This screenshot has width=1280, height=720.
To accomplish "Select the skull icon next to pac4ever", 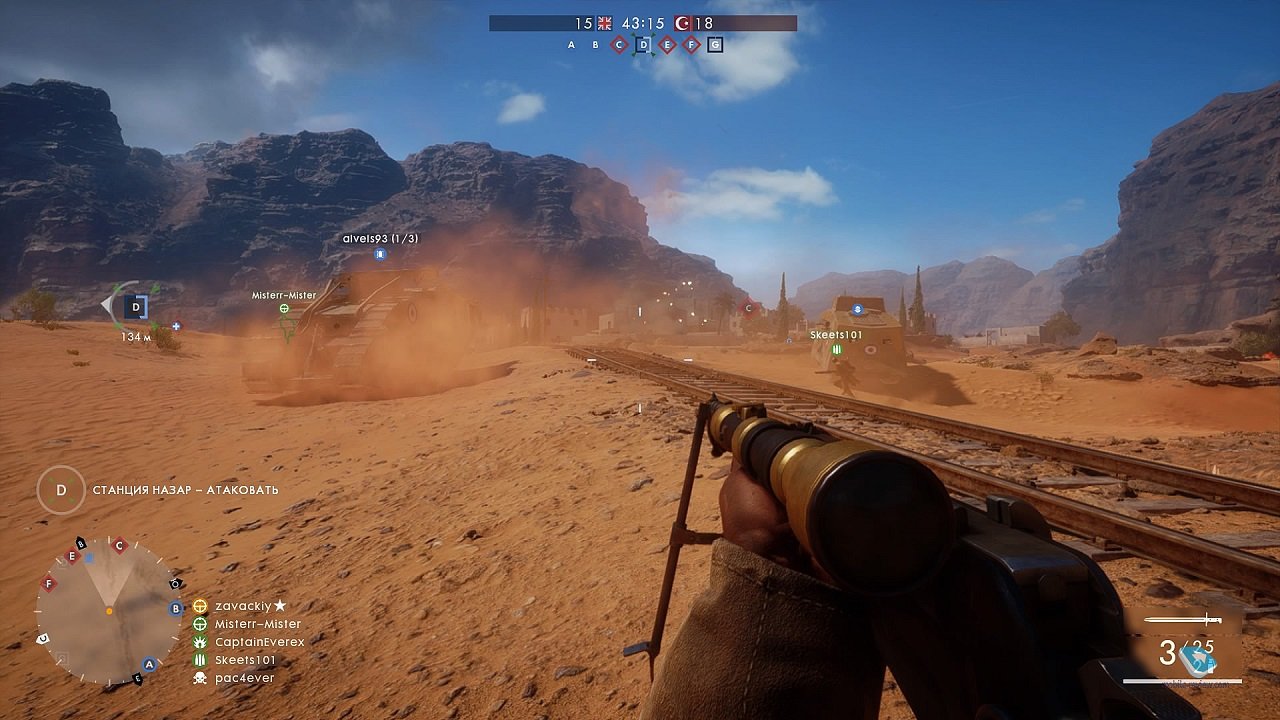I will 200,678.
